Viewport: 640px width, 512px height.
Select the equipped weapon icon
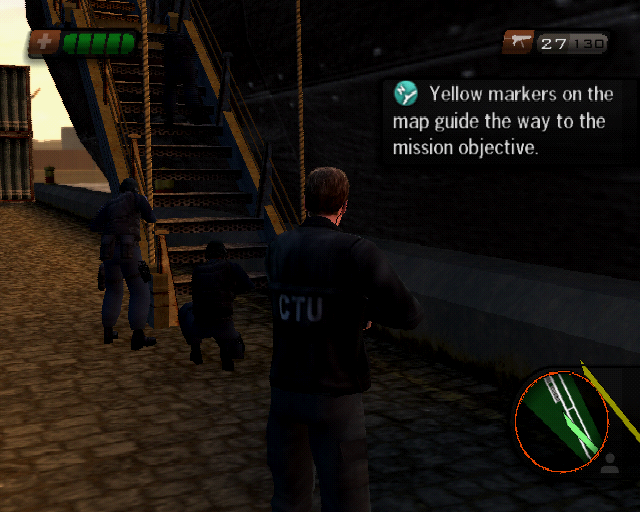pos(519,42)
